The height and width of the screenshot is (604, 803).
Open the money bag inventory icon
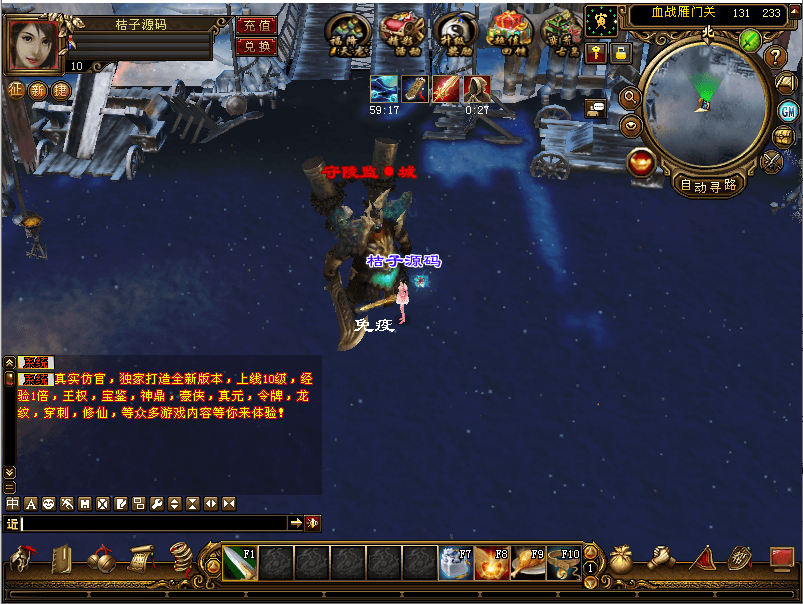tap(622, 558)
